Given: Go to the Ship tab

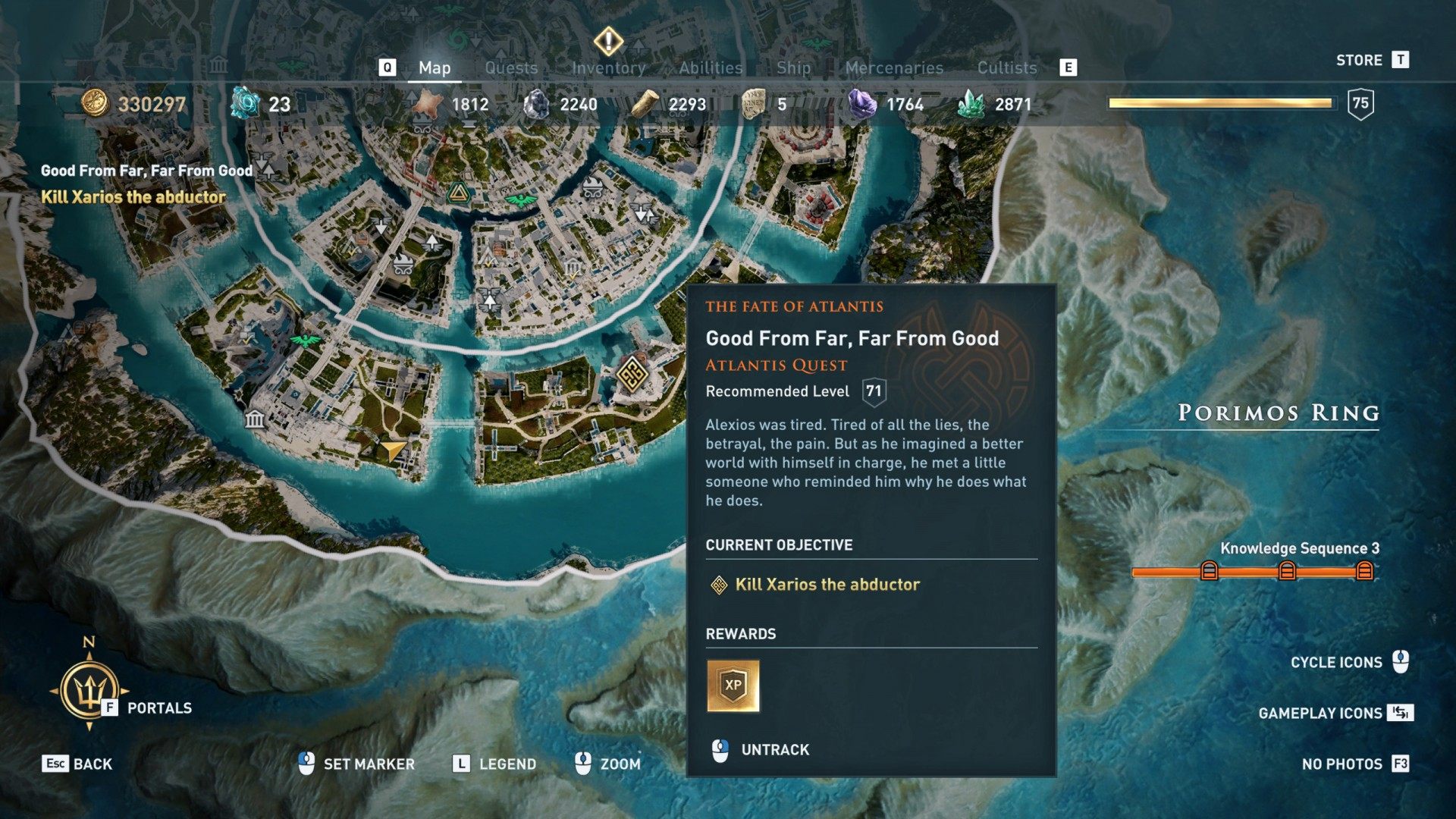Looking at the screenshot, I should pos(793,68).
